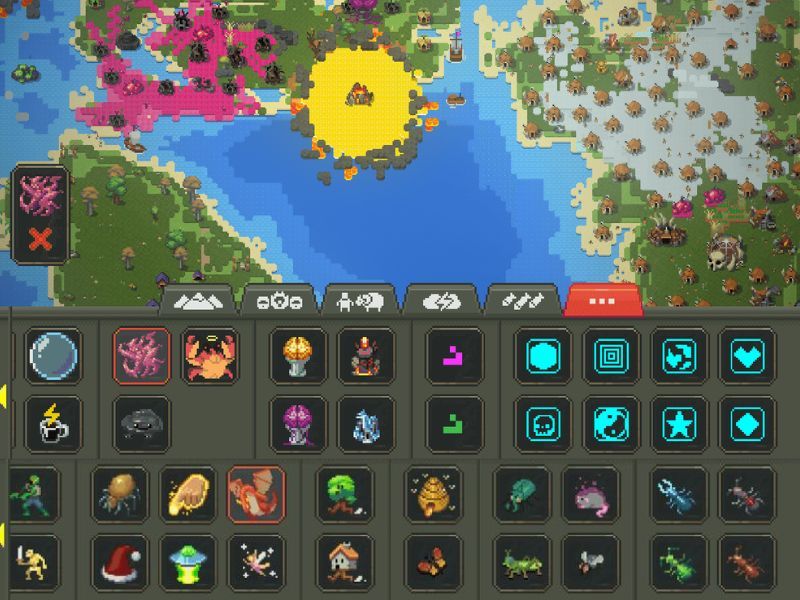Select the cyan star icon
Image resolution: width=800 pixels, height=600 pixels.
[x=679, y=423]
